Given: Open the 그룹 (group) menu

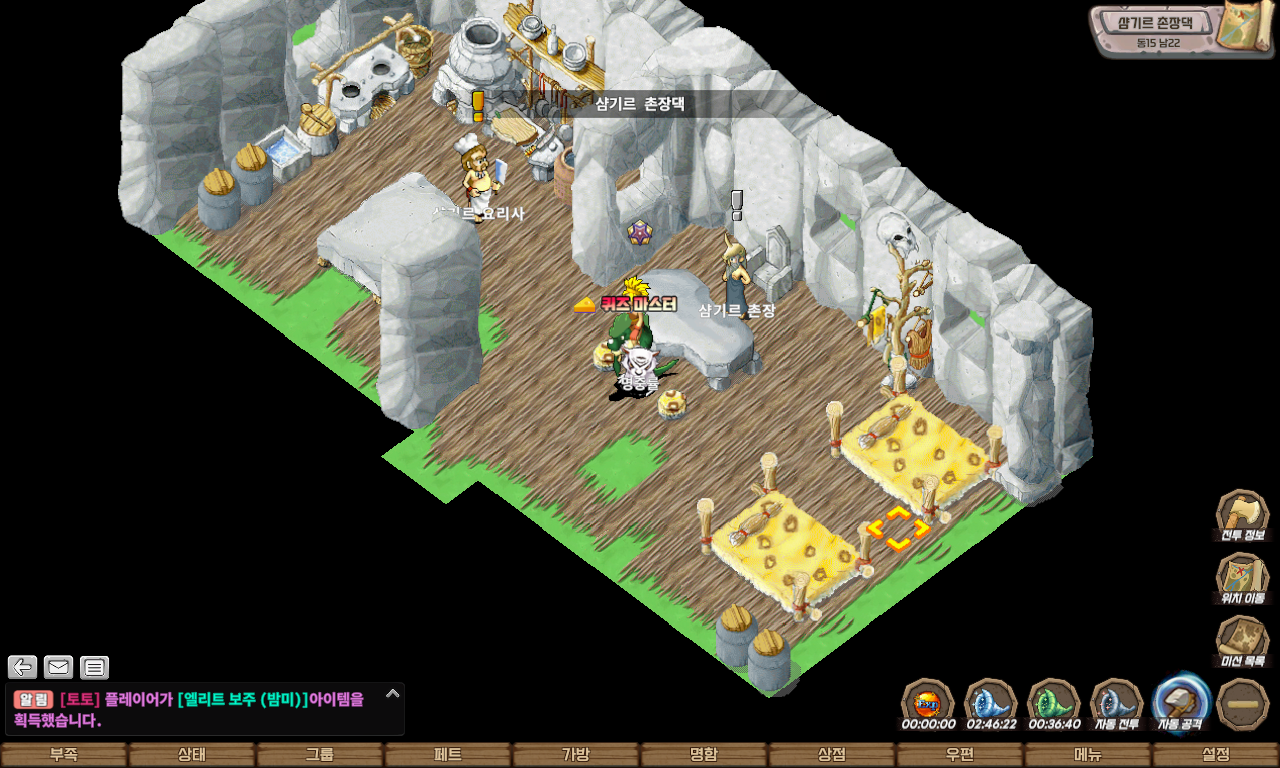Looking at the screenshot, I should [320, 755].
